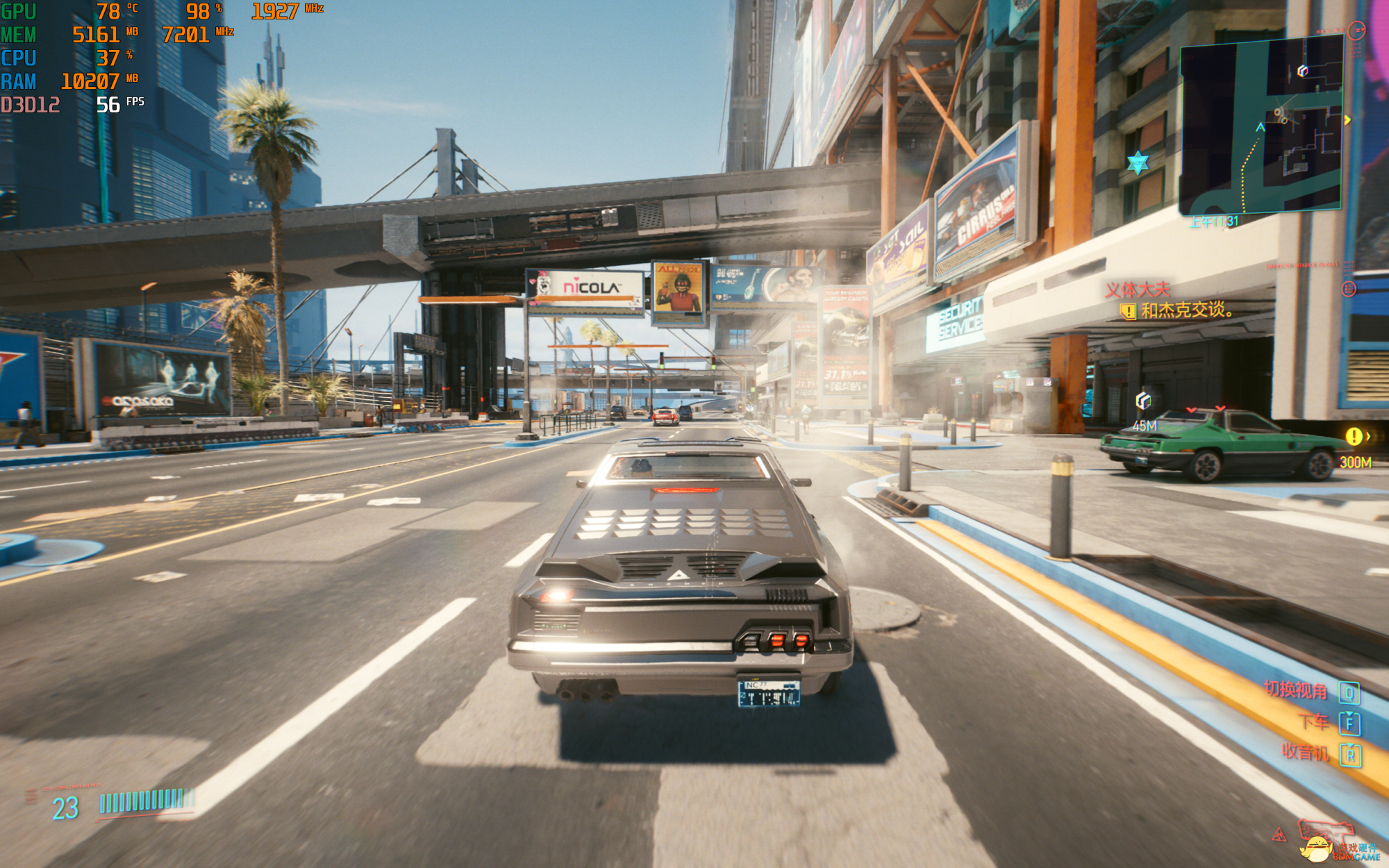Click the cyan star waypoint marker
1389x868 pixels.
(x=1138, y=163)
